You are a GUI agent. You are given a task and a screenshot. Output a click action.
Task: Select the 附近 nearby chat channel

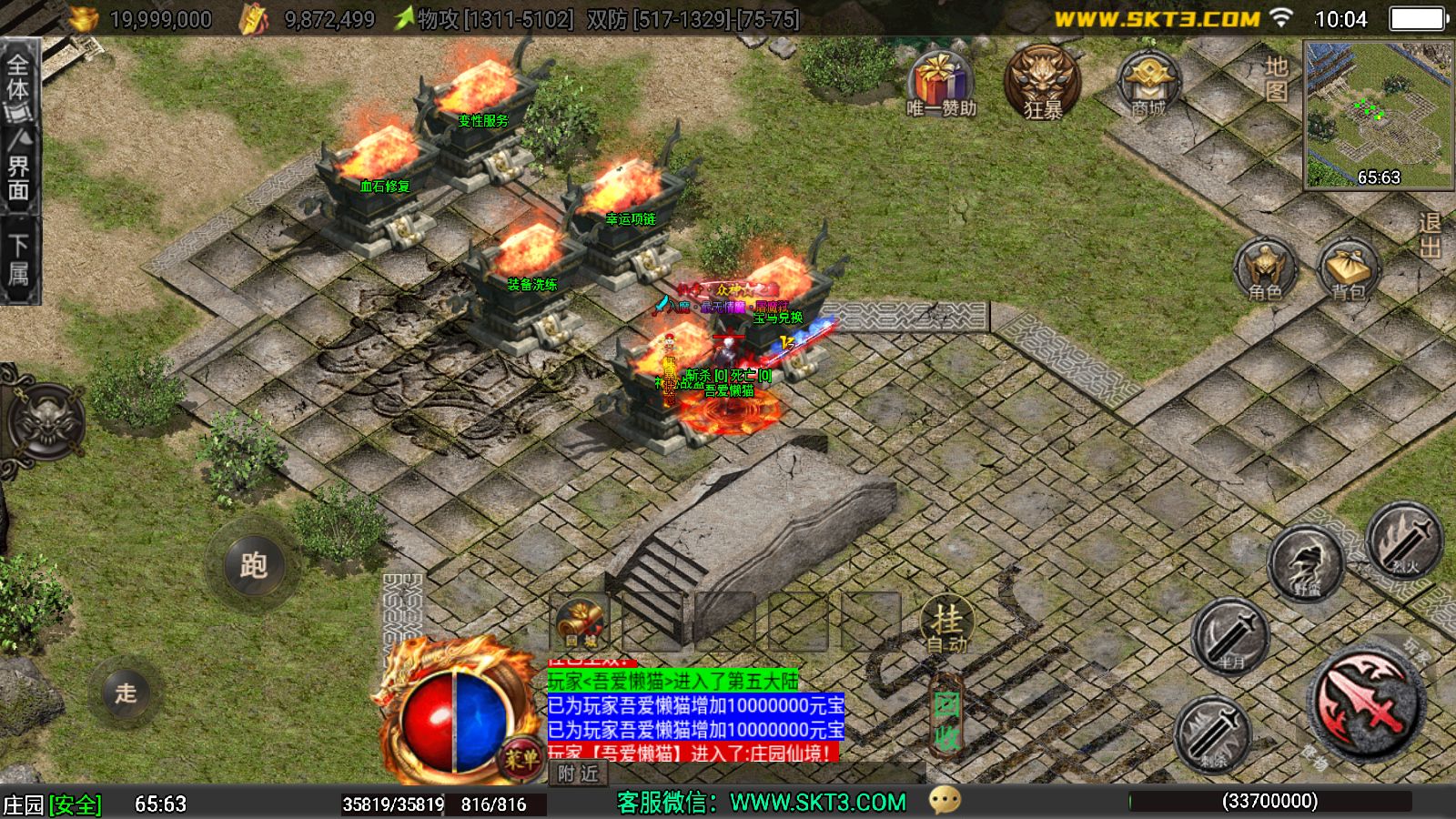pyautogui.click(x=580, y=773)
